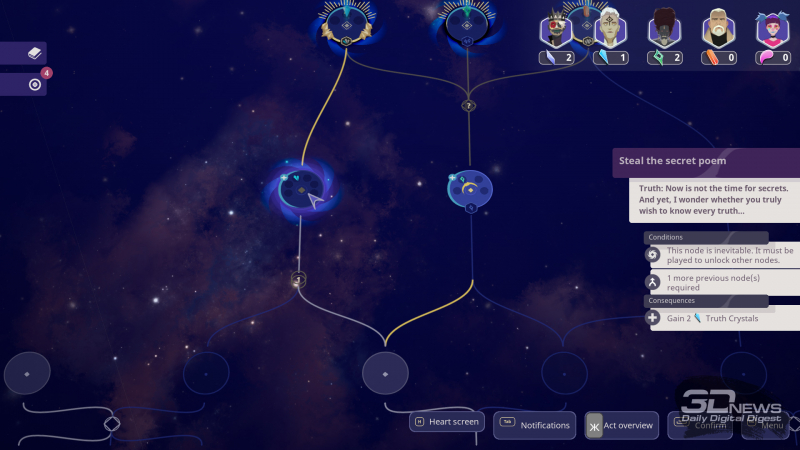The image size is (800, 450).
Task: Select the question mark node marker
Action: coord(468,105)
